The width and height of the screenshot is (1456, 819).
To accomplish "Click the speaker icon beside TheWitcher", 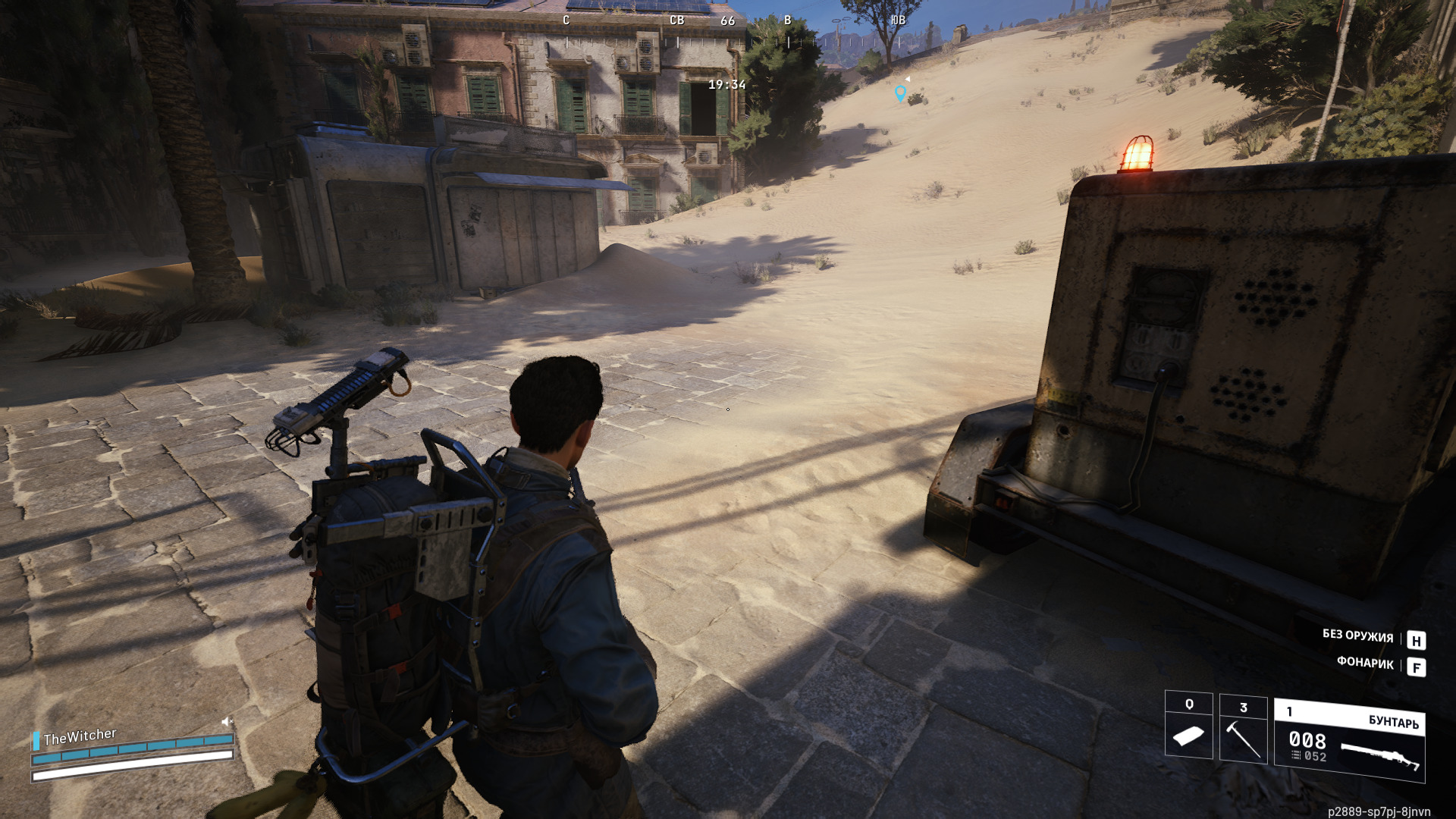I will pyautogui.click(x=226, y=721).
